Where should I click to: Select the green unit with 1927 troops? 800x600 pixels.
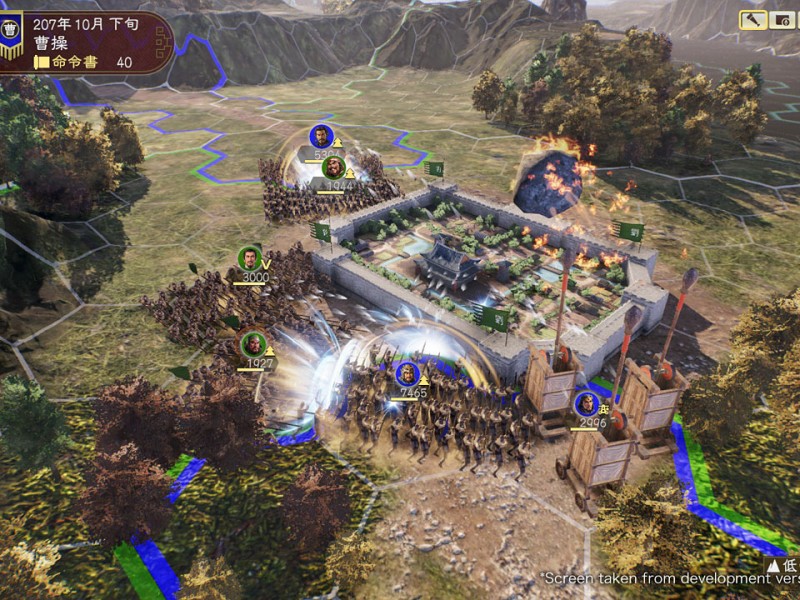pyautogui.click(x=254, y=344)
